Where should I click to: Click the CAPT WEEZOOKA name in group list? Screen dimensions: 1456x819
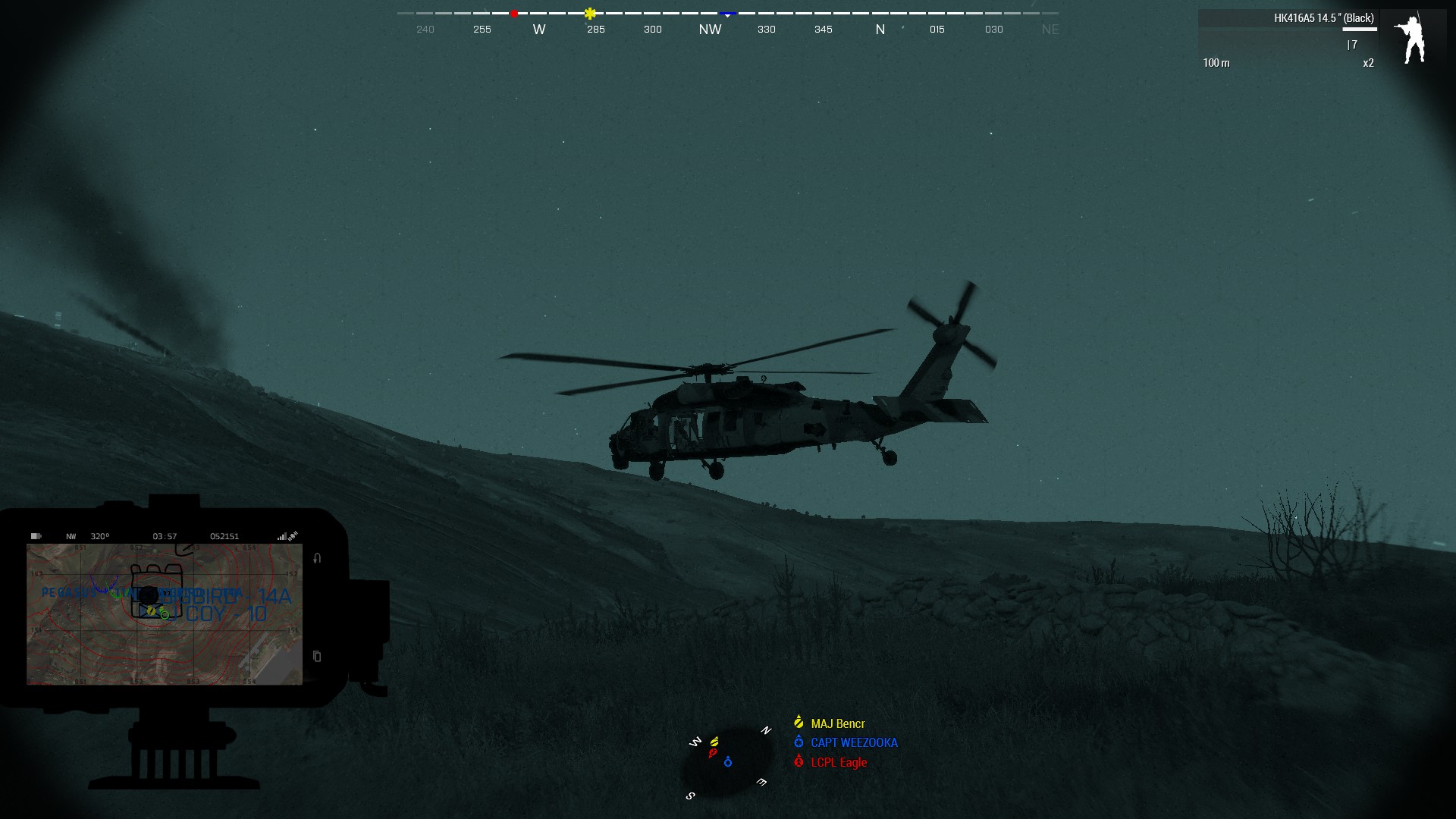coord(853,742)
